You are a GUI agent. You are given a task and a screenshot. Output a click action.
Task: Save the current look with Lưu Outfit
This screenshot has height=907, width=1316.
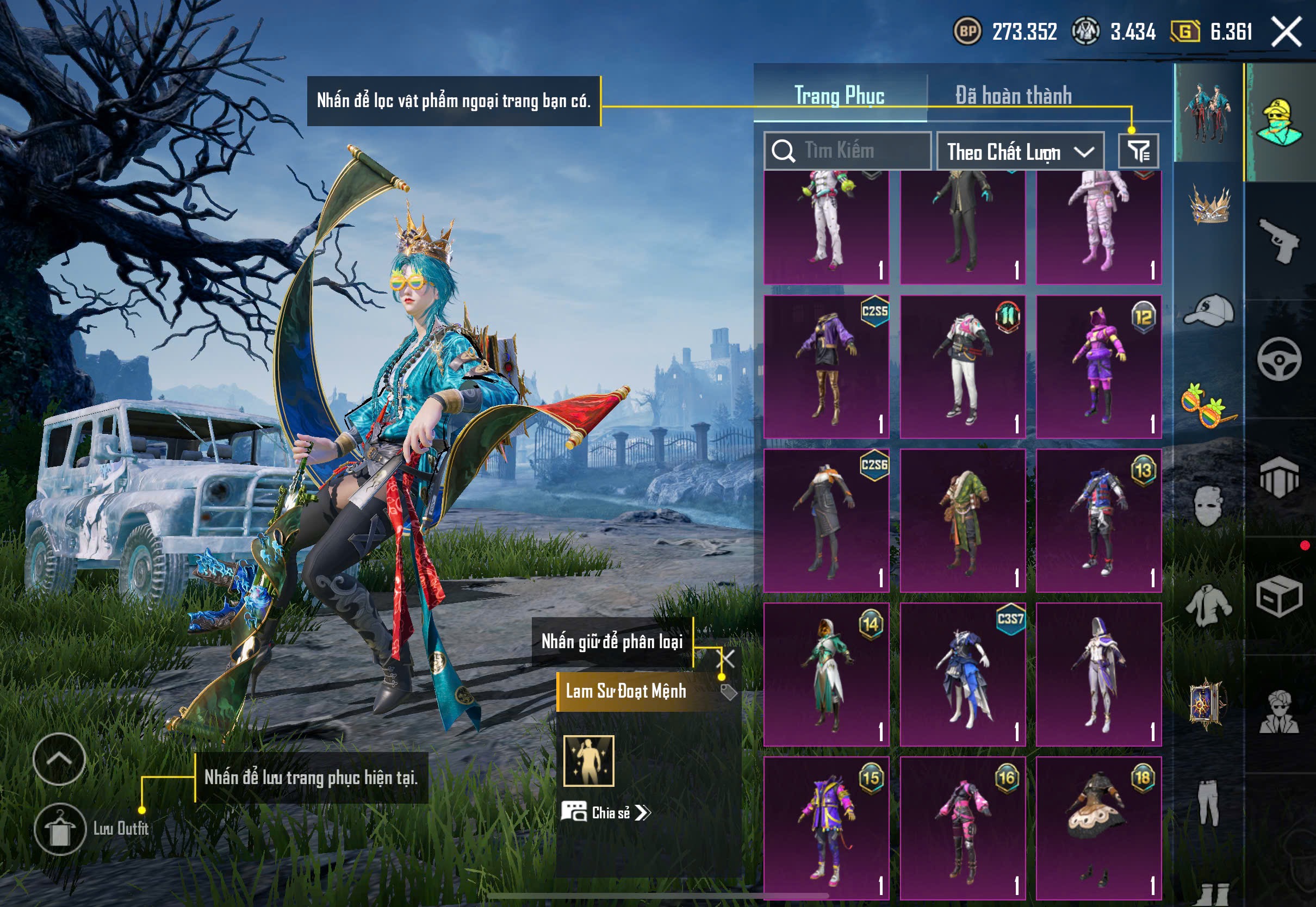(x=60, y=829)
